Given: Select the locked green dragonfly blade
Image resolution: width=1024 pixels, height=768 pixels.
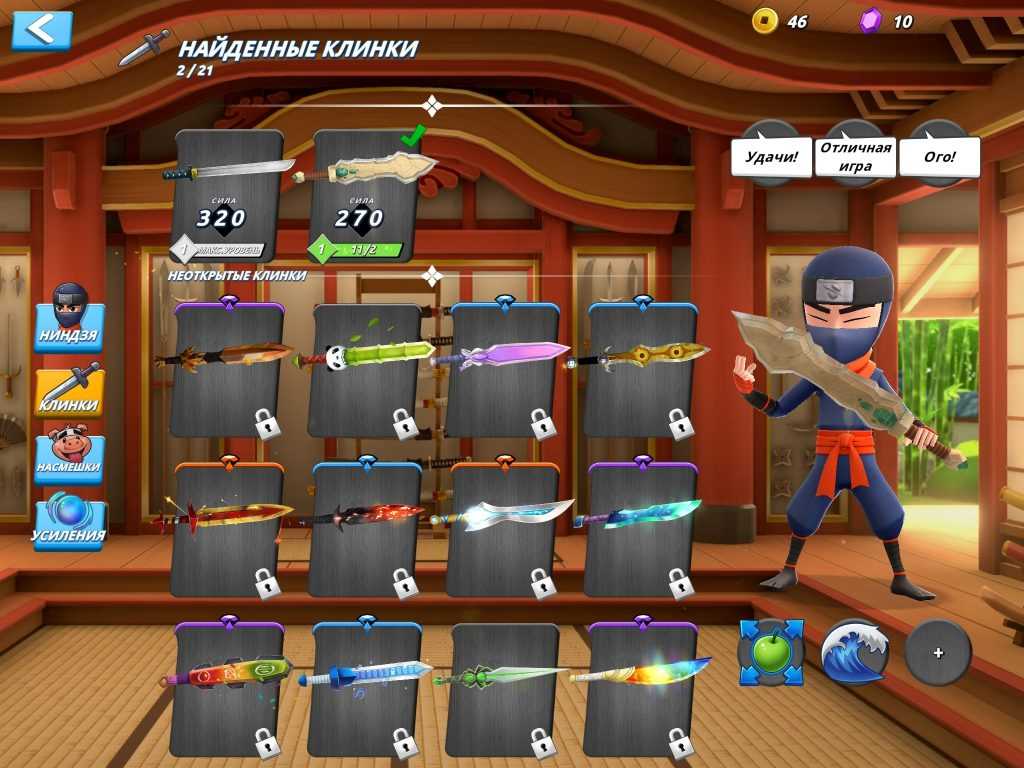Looking at the screenshot, I should tap(505, 688).
